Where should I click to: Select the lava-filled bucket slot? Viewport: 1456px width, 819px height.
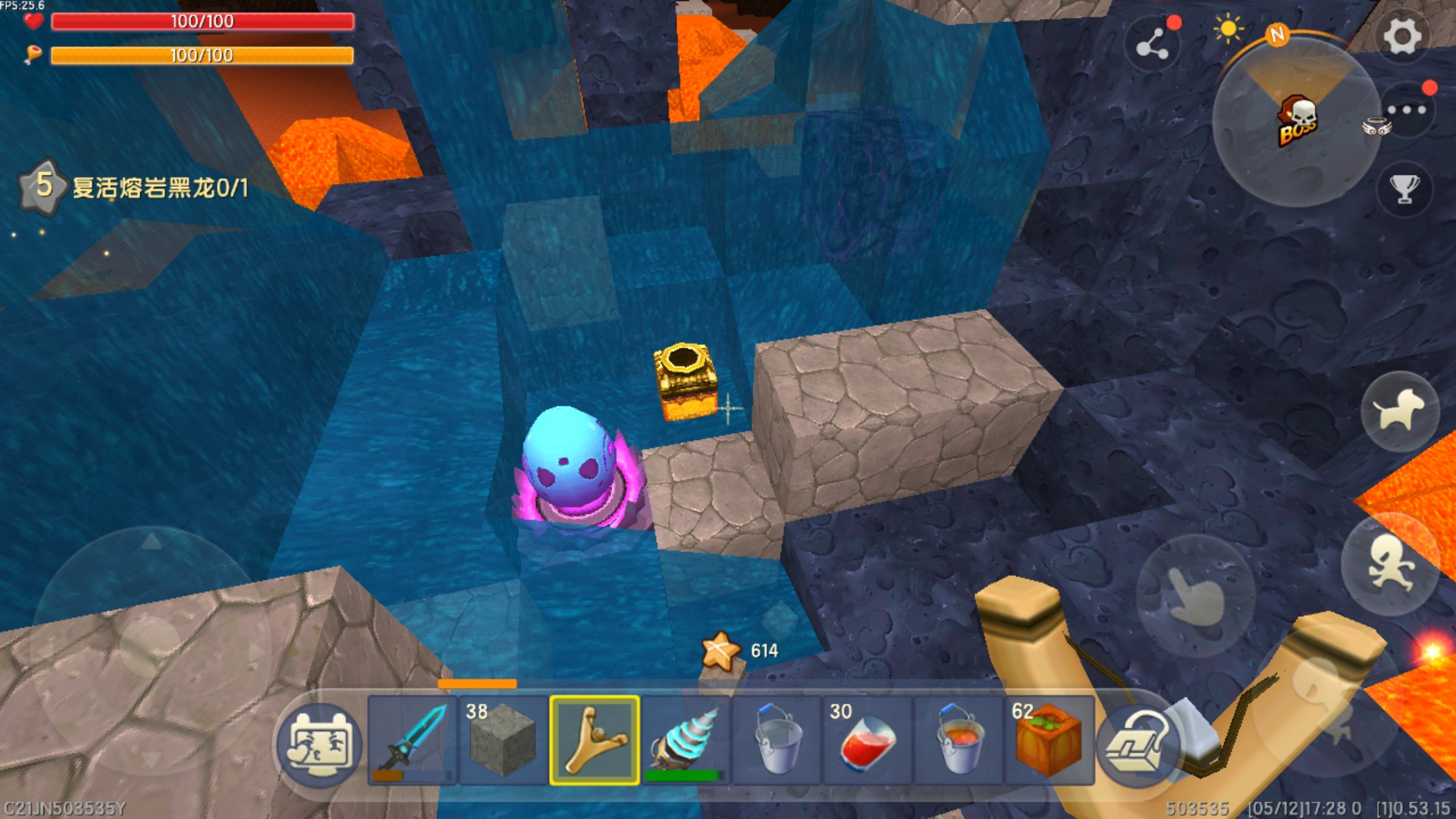click(x=959, y=739)
